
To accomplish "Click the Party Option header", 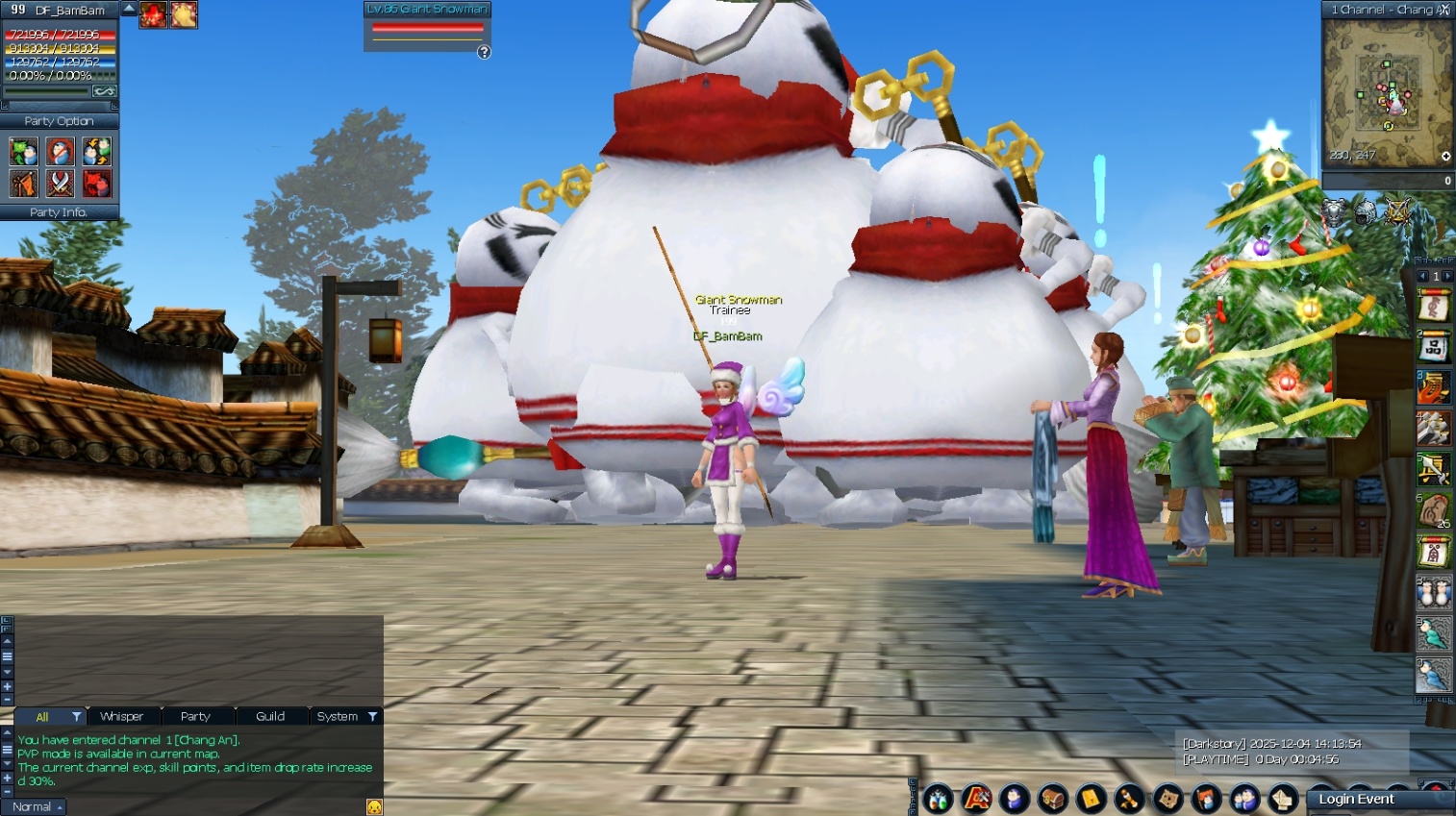I will point(59,121).
